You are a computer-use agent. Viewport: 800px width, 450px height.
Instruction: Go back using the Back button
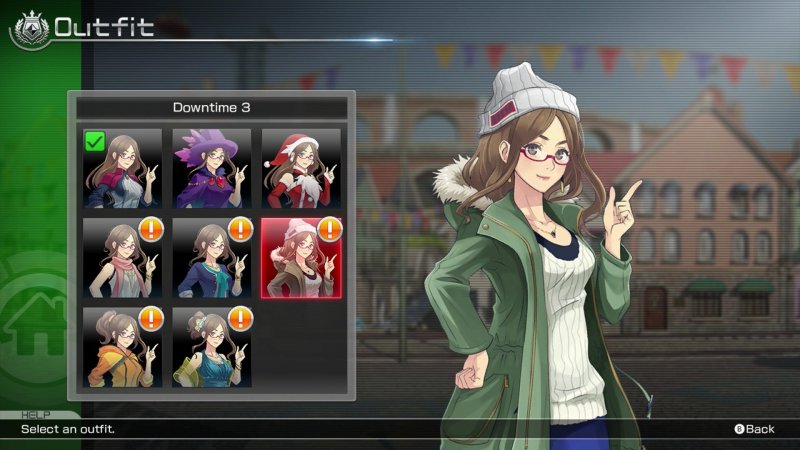point(755,429)
